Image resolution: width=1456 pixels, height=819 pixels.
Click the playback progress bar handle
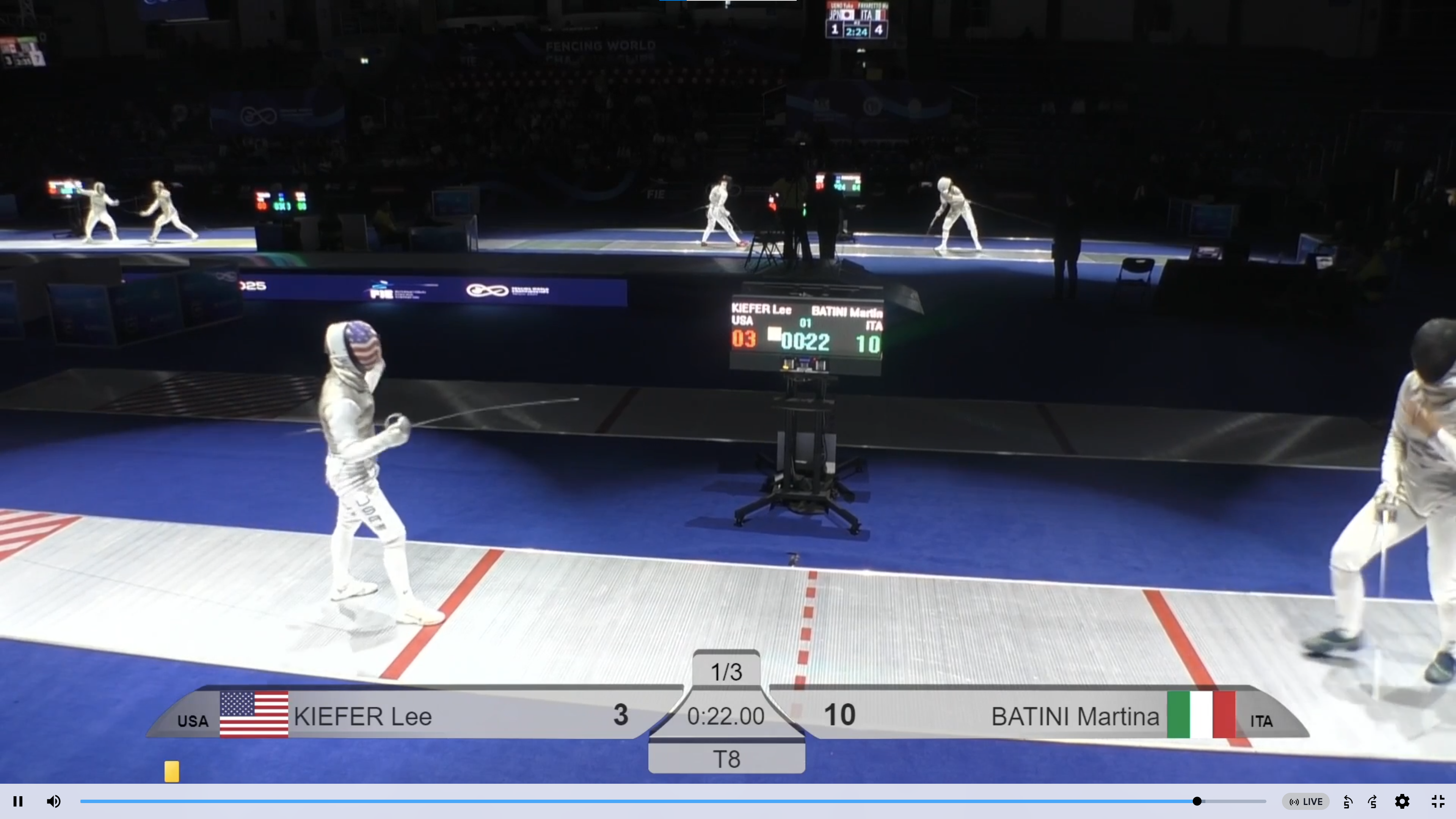[1197, 802]
